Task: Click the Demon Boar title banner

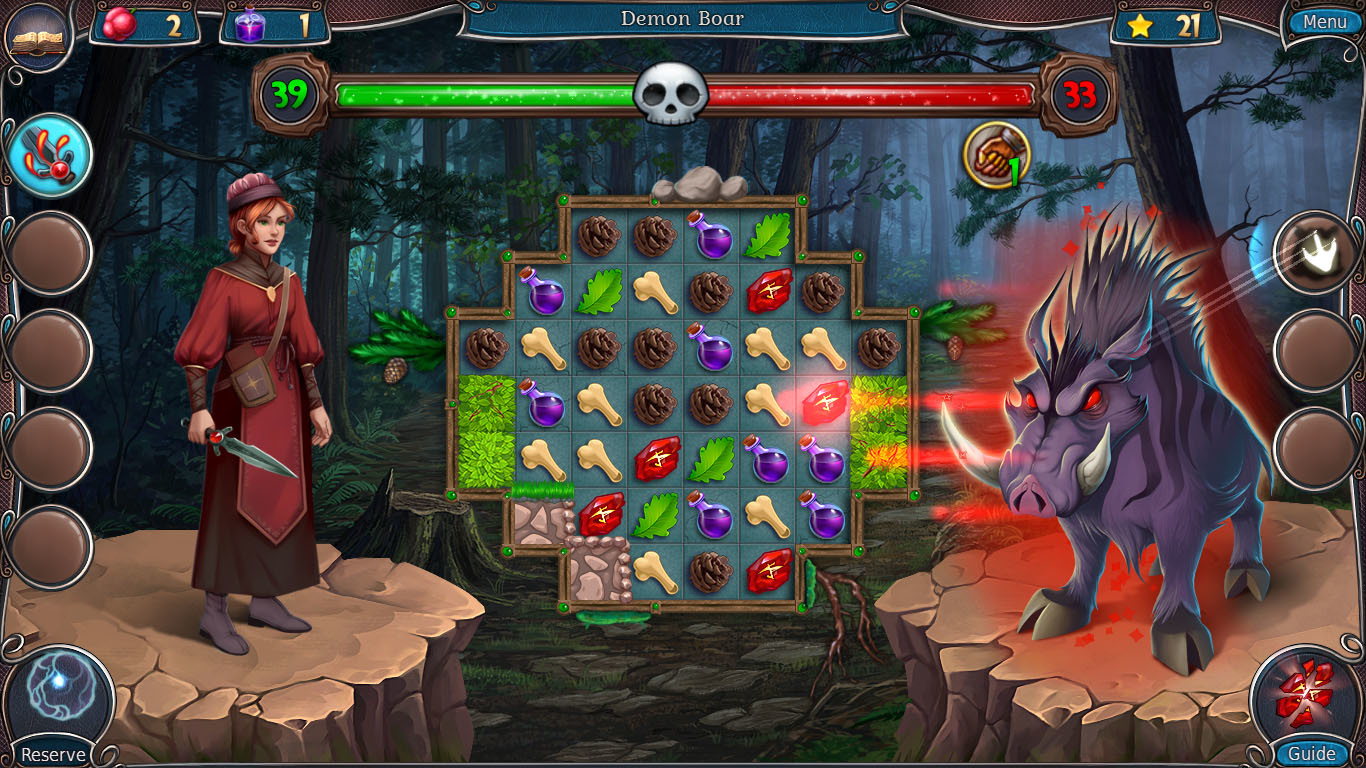Action: pyautogui.click(x=683, y=19)
